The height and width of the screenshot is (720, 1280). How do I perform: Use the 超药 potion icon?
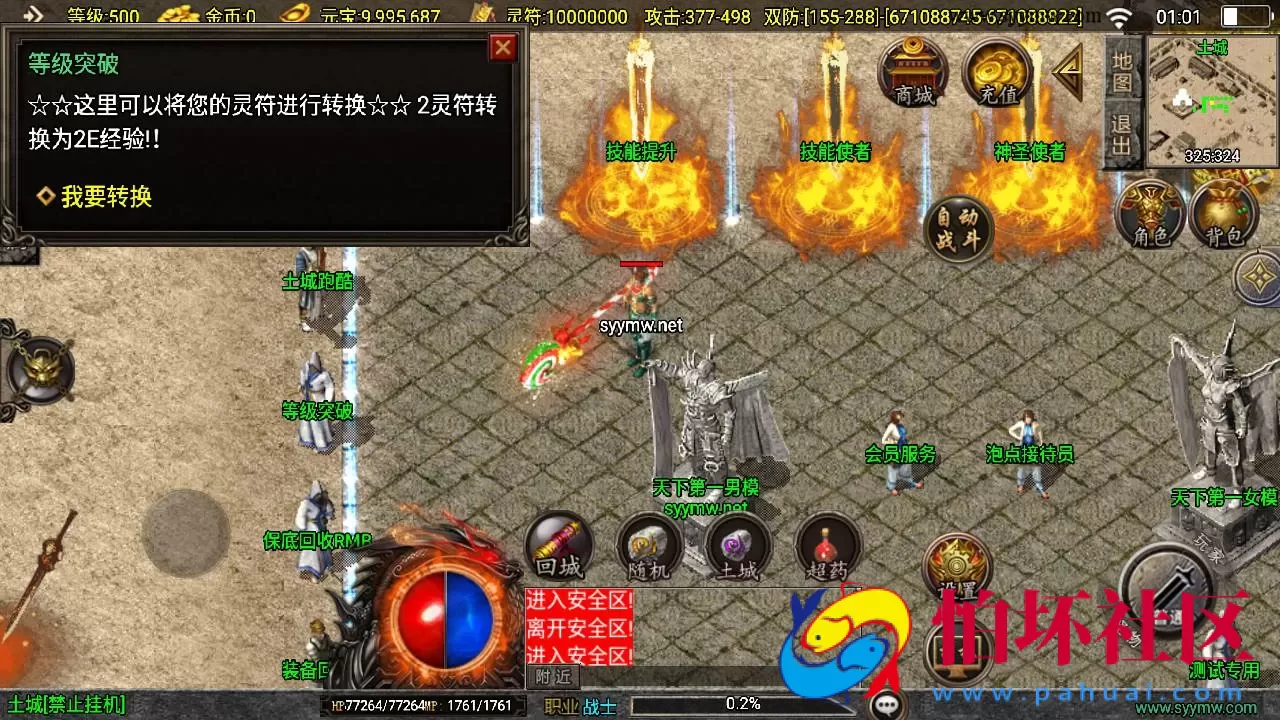827,545
